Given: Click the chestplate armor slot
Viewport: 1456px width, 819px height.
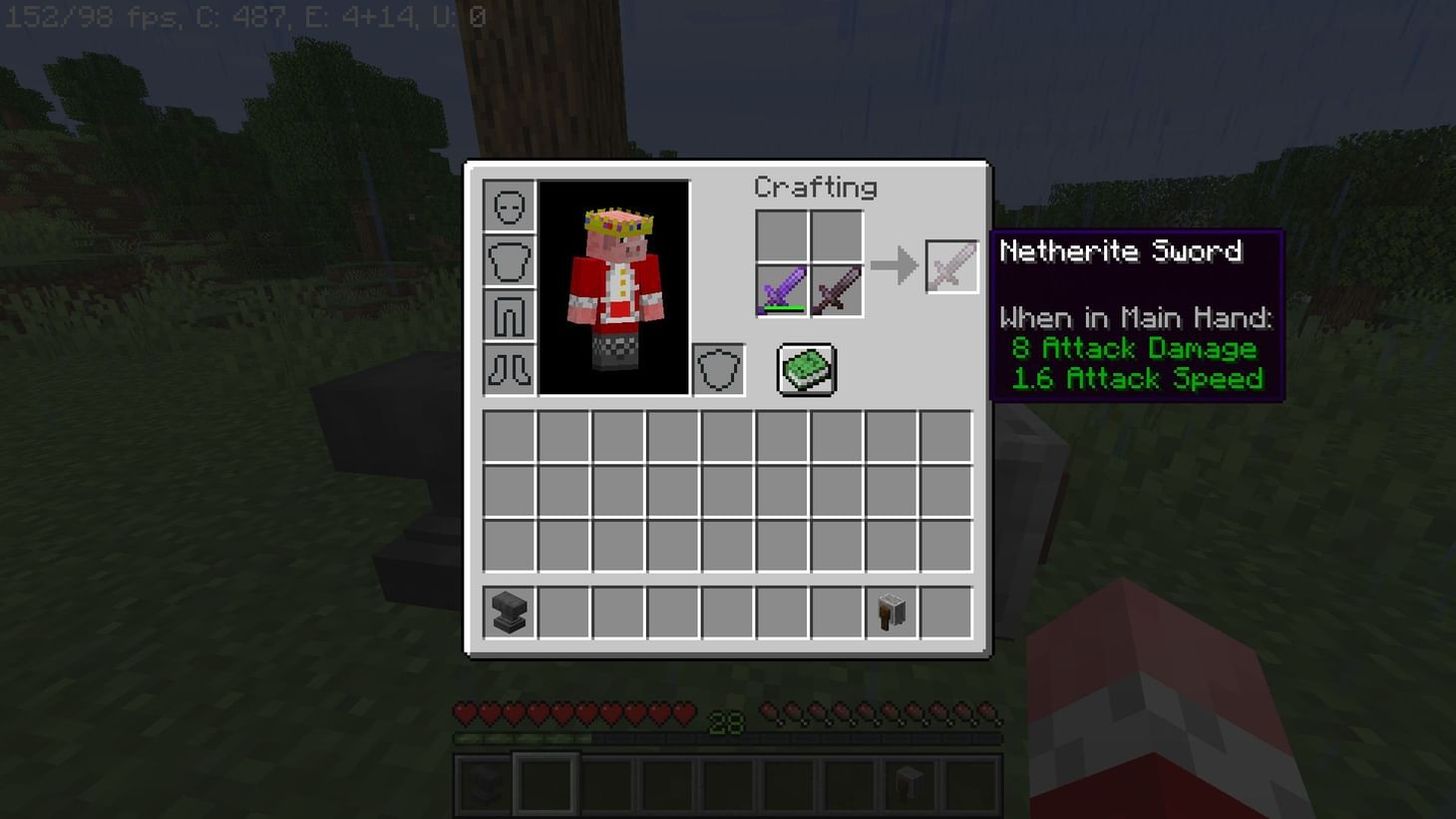Looking at the screenshot, I should [x=509, y=260].
